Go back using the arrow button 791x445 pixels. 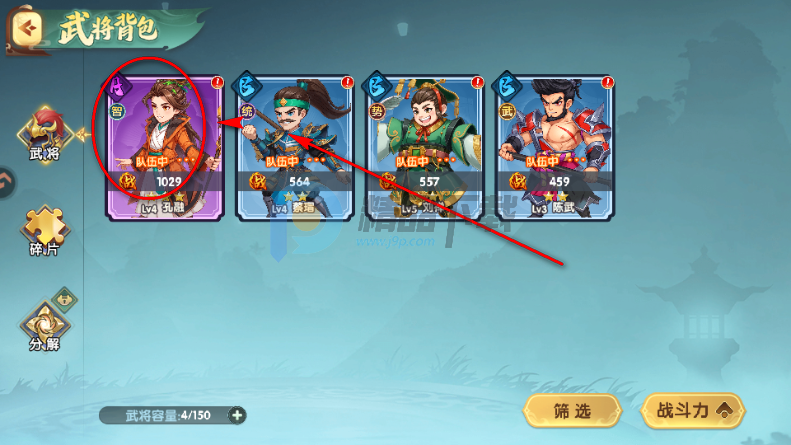click(28, 28)
